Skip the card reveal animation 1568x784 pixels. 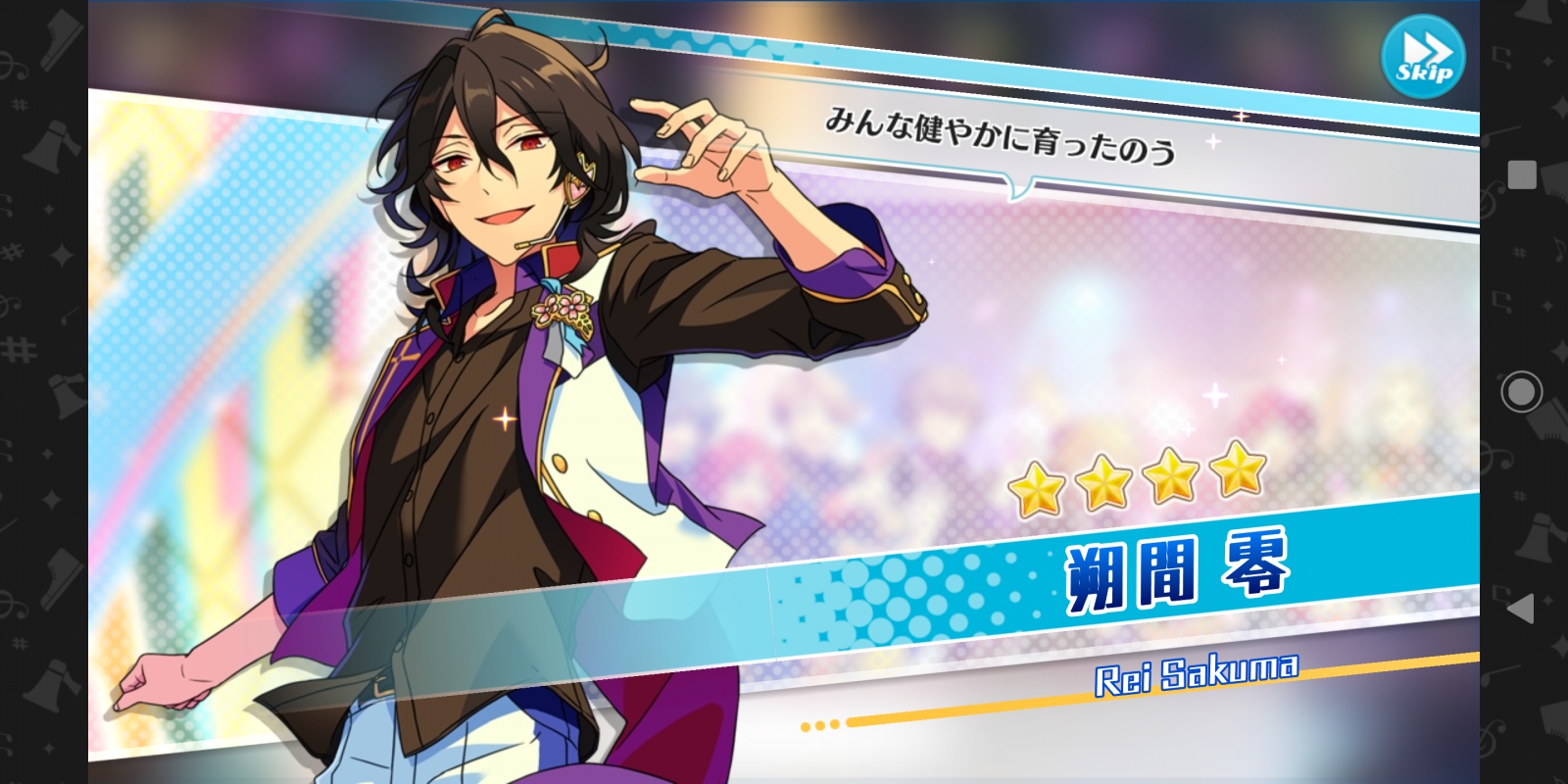1422,57
